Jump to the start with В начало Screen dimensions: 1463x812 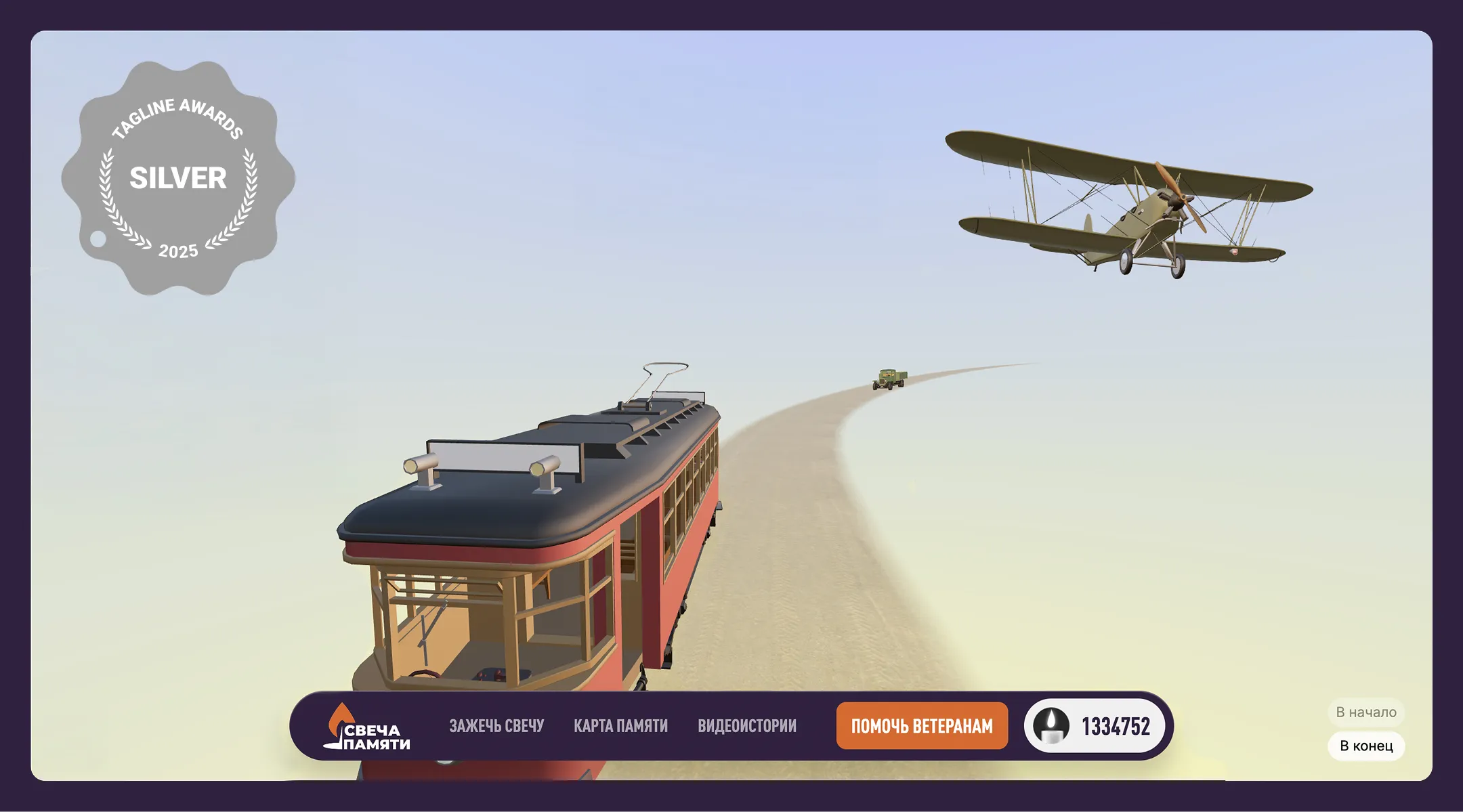tap(1365, 712)
